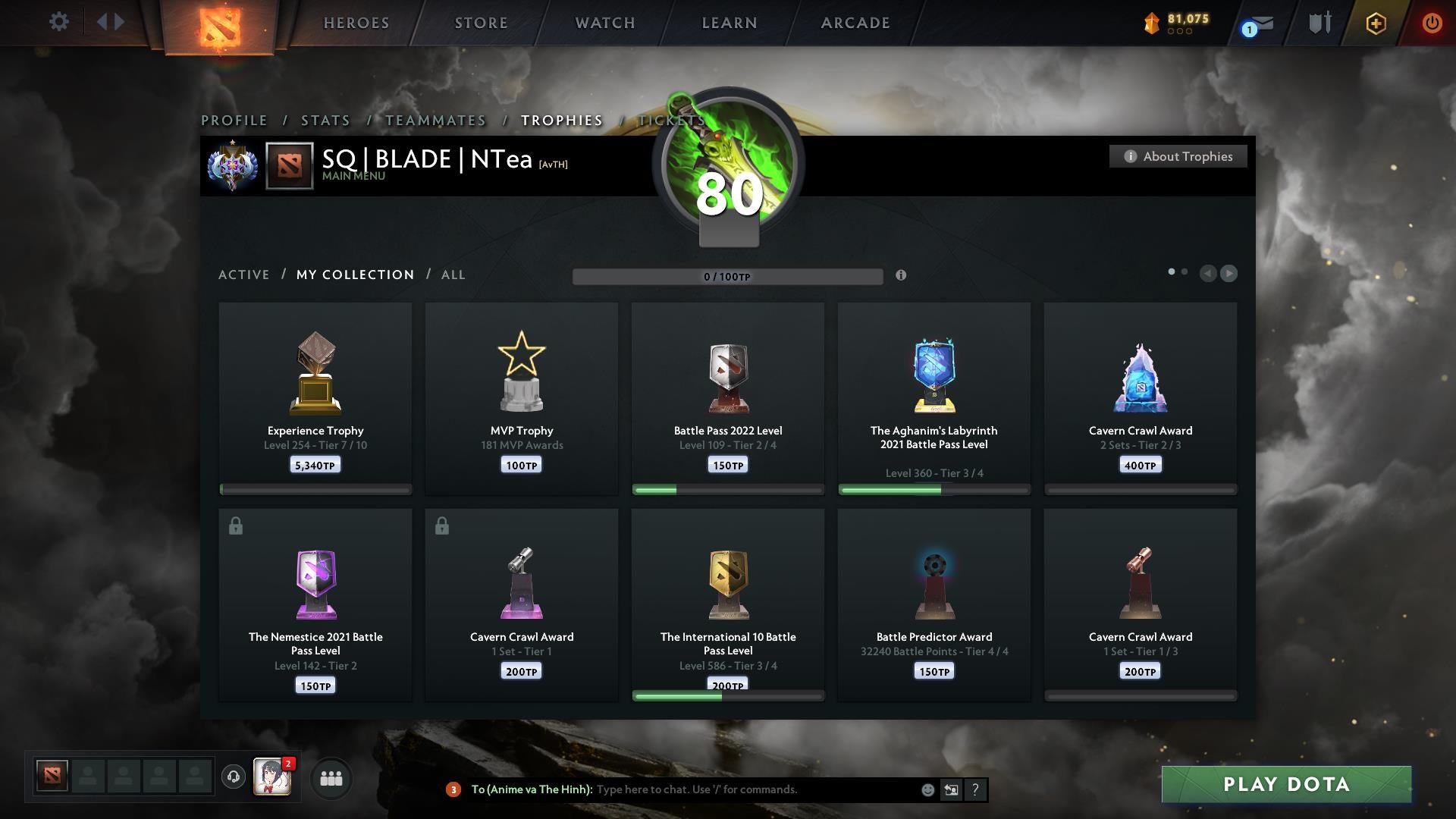
Task: Go to next trophy page with right arrow
Action: point(1228,274)
